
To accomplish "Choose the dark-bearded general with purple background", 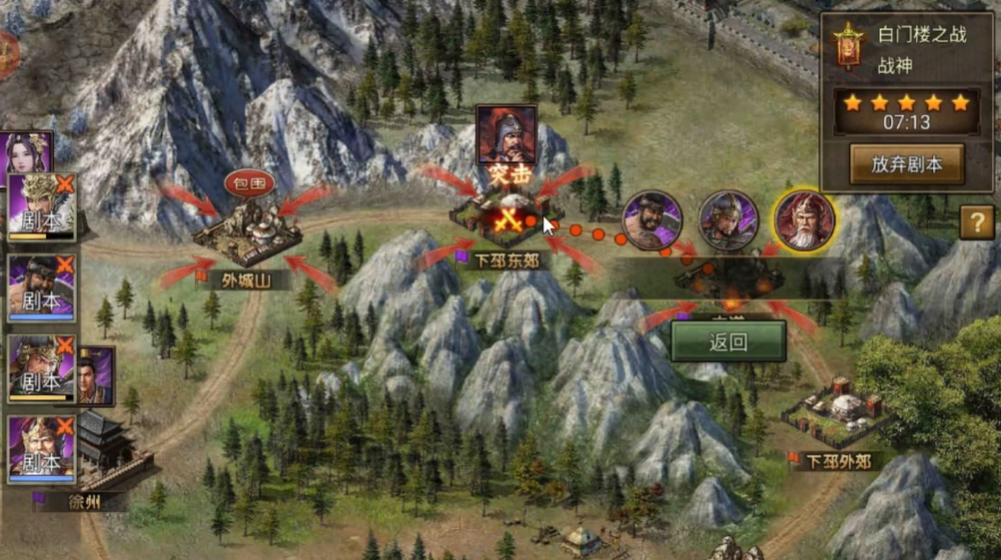I will (652, 220).
